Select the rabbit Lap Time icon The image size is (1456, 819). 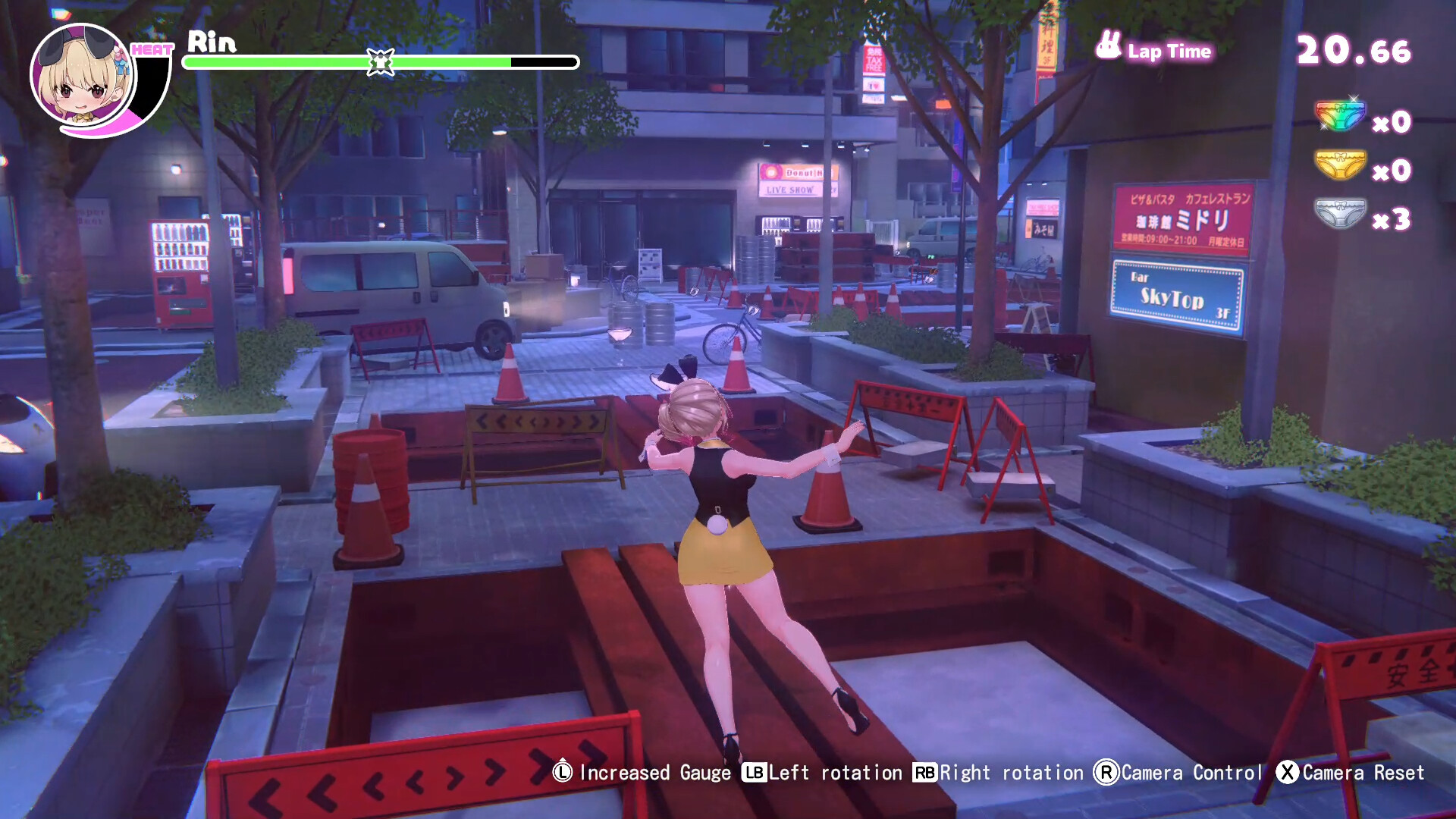1109,47
